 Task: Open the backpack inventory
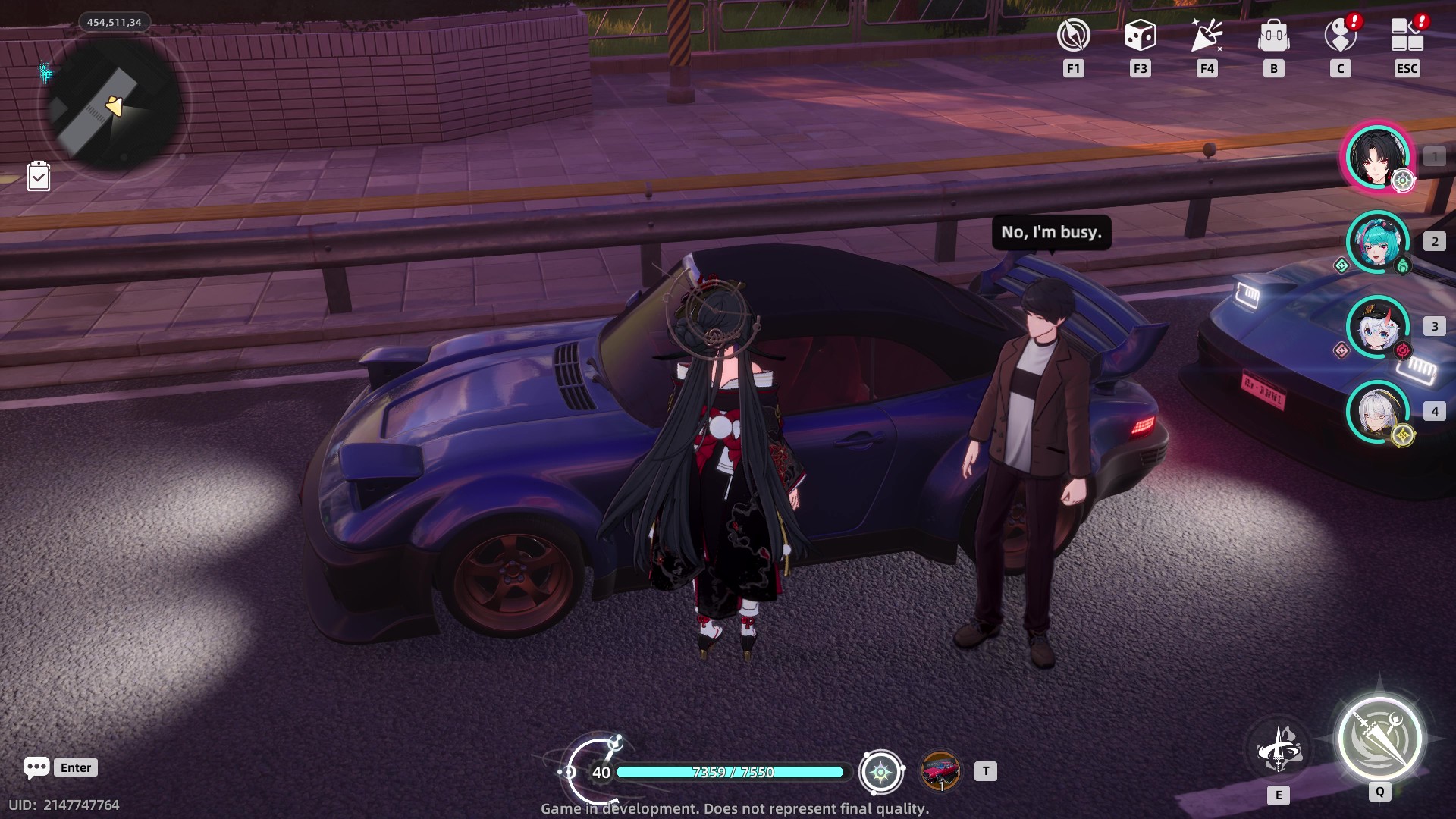click(x=1273, y=36)
